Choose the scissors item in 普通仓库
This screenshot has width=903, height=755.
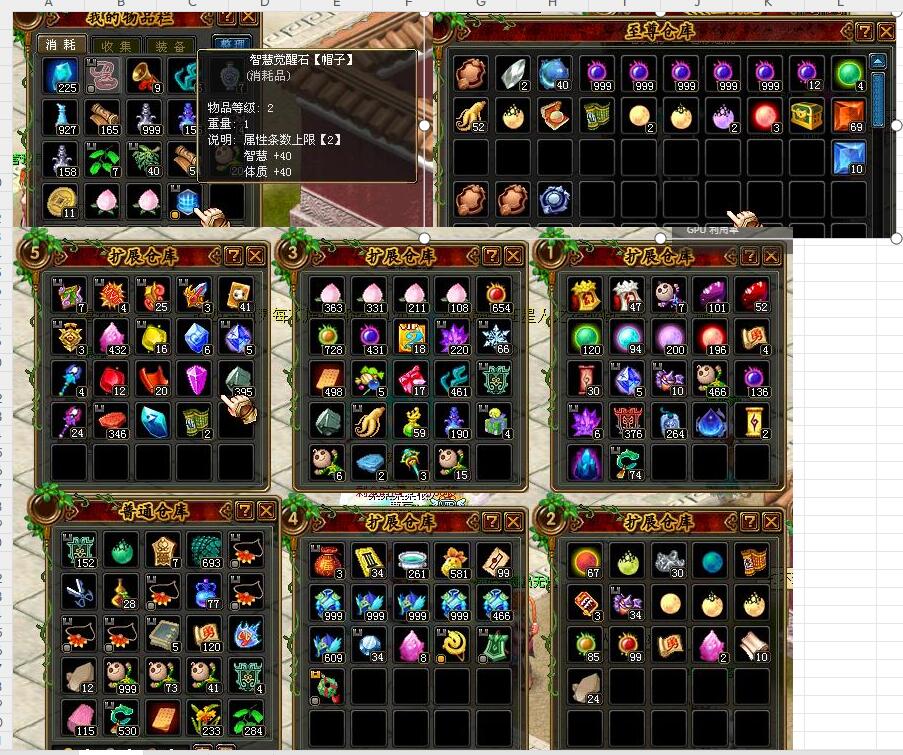(x=78, y=590)
